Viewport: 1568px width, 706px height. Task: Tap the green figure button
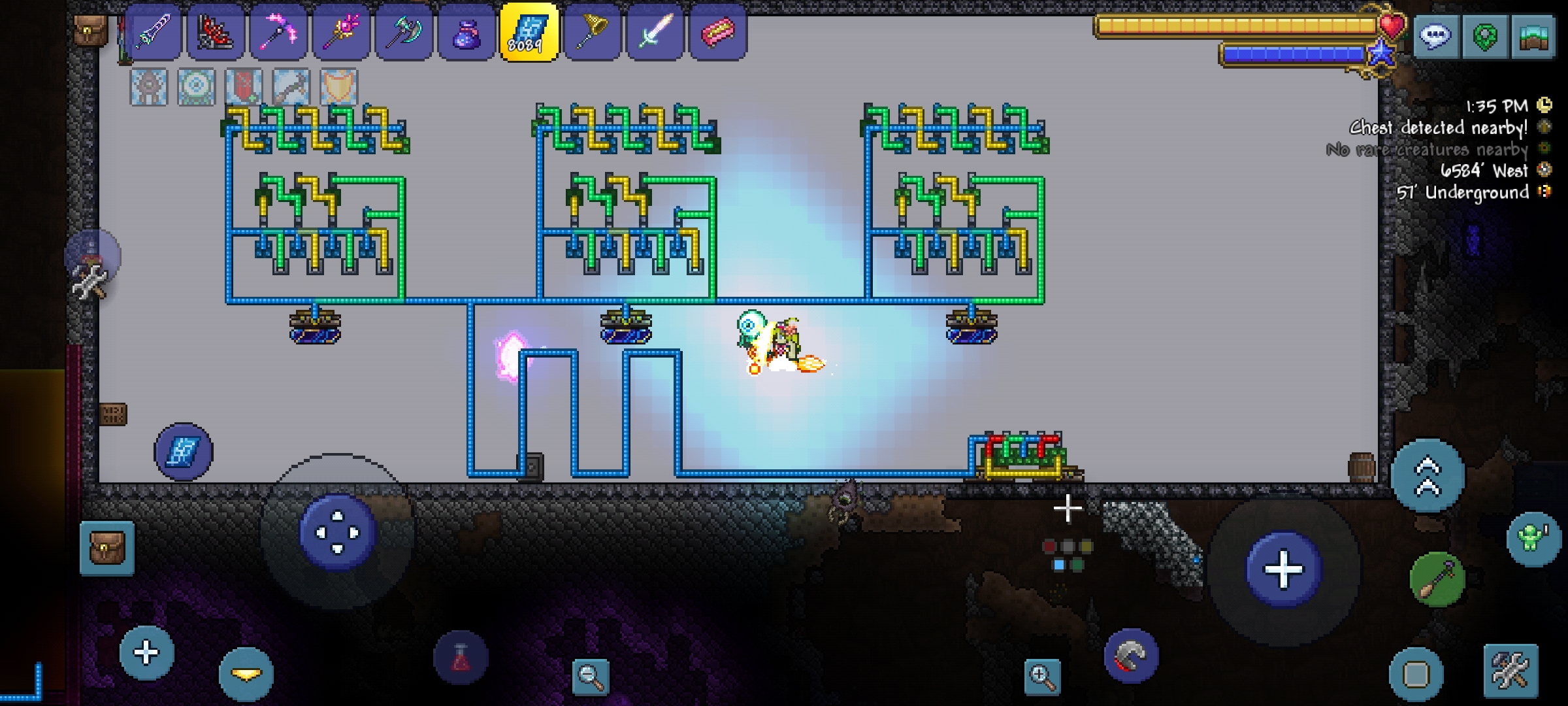coord(1533,538)
